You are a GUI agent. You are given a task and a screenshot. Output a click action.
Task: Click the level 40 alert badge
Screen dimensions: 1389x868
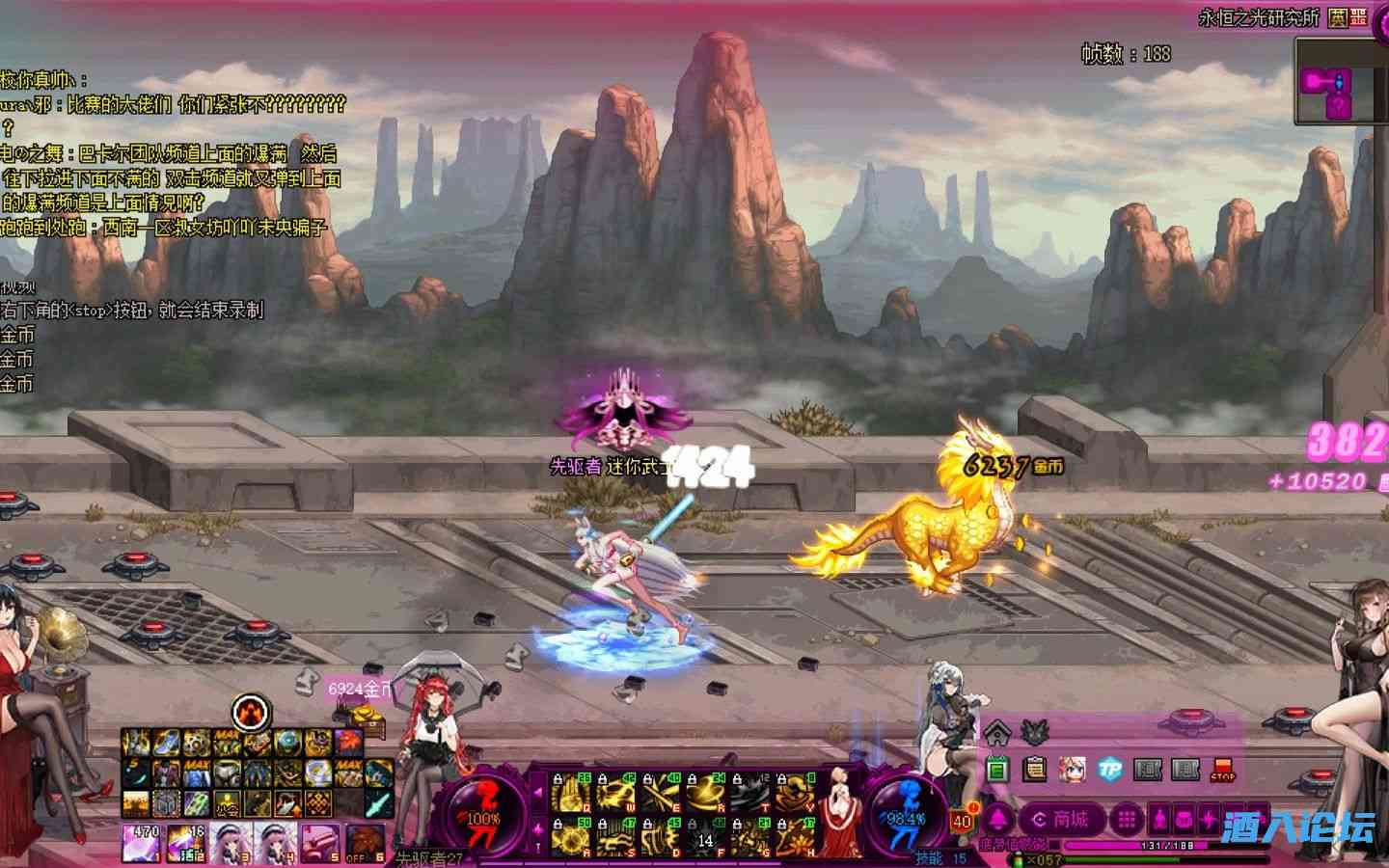[962, 821]
